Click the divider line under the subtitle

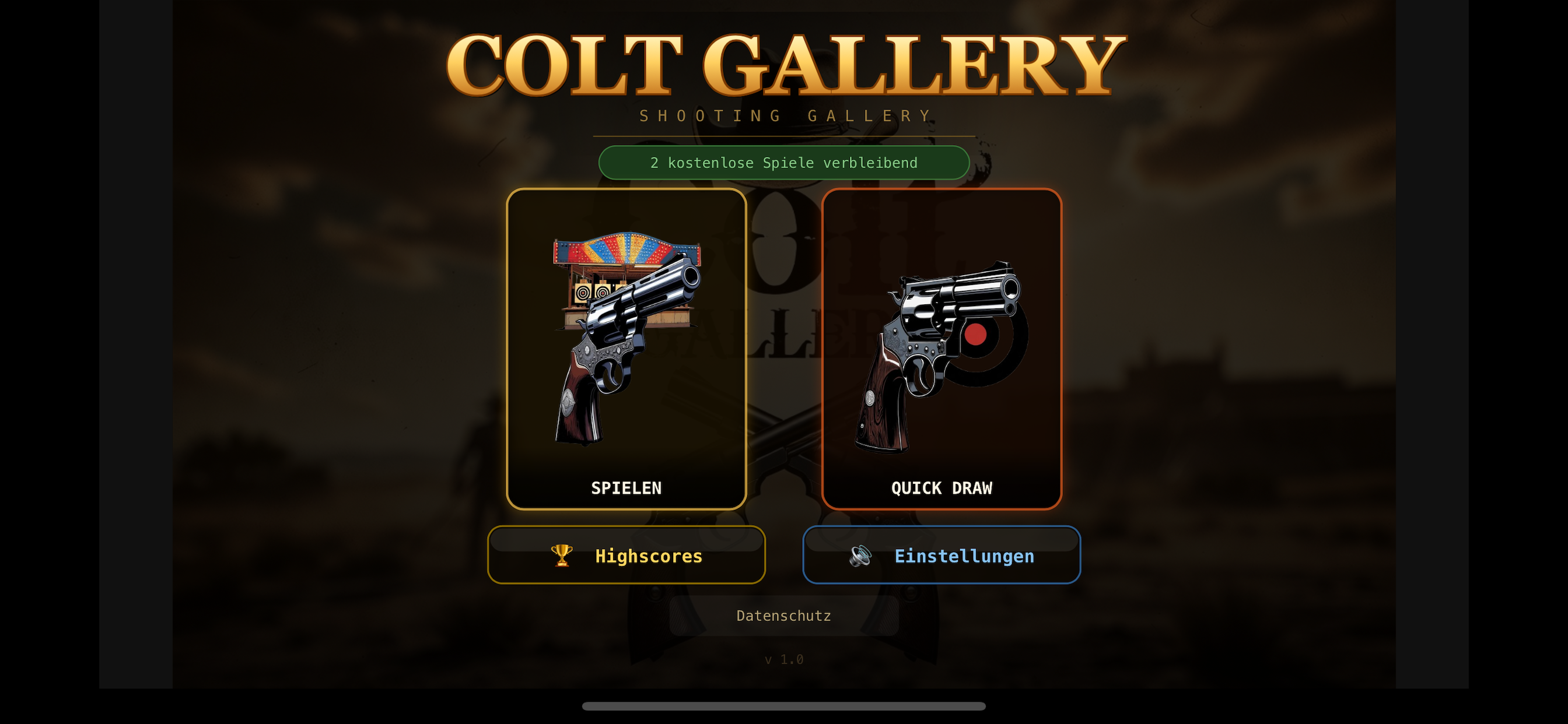784,138
